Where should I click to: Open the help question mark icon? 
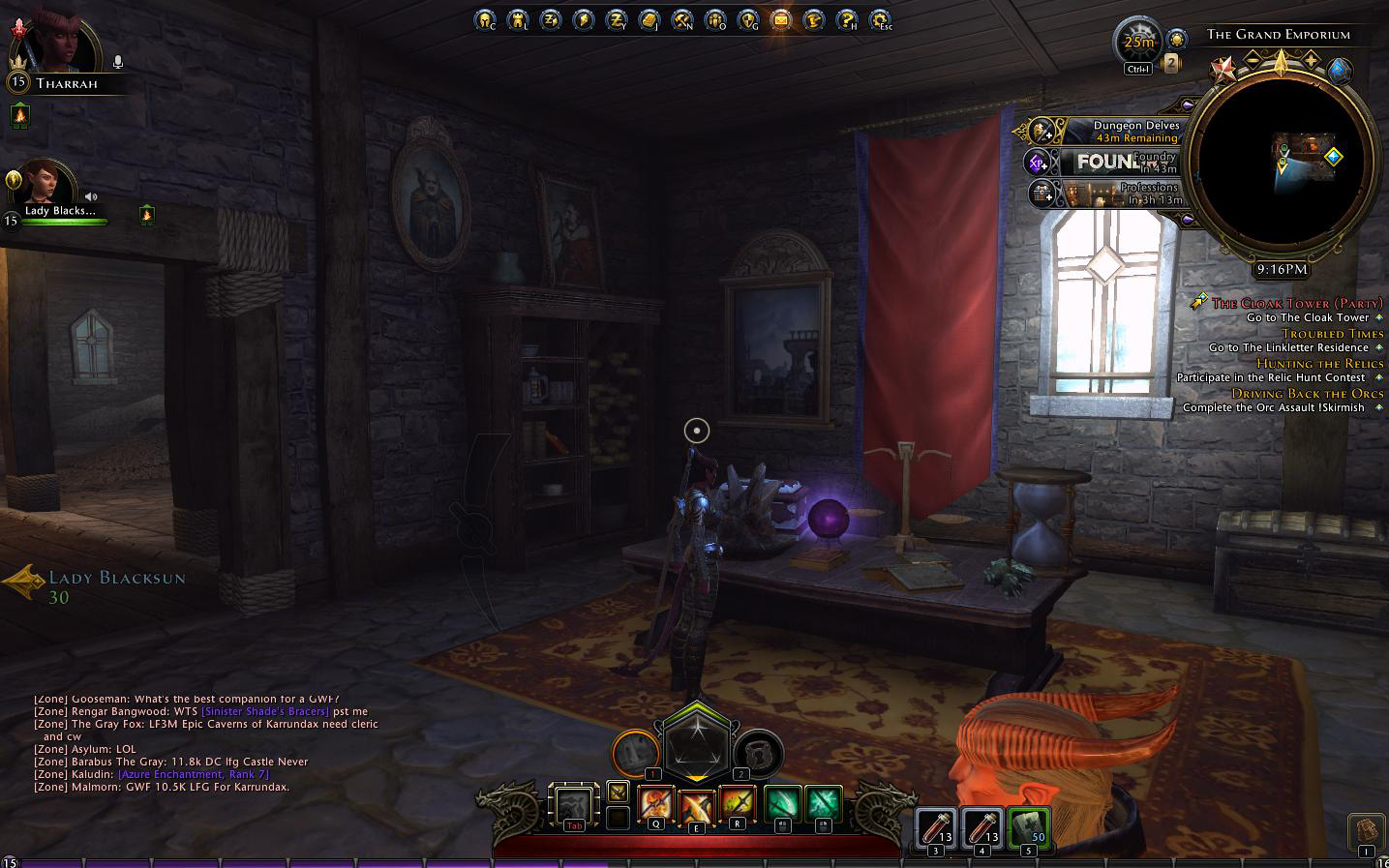tap(847, 18)
